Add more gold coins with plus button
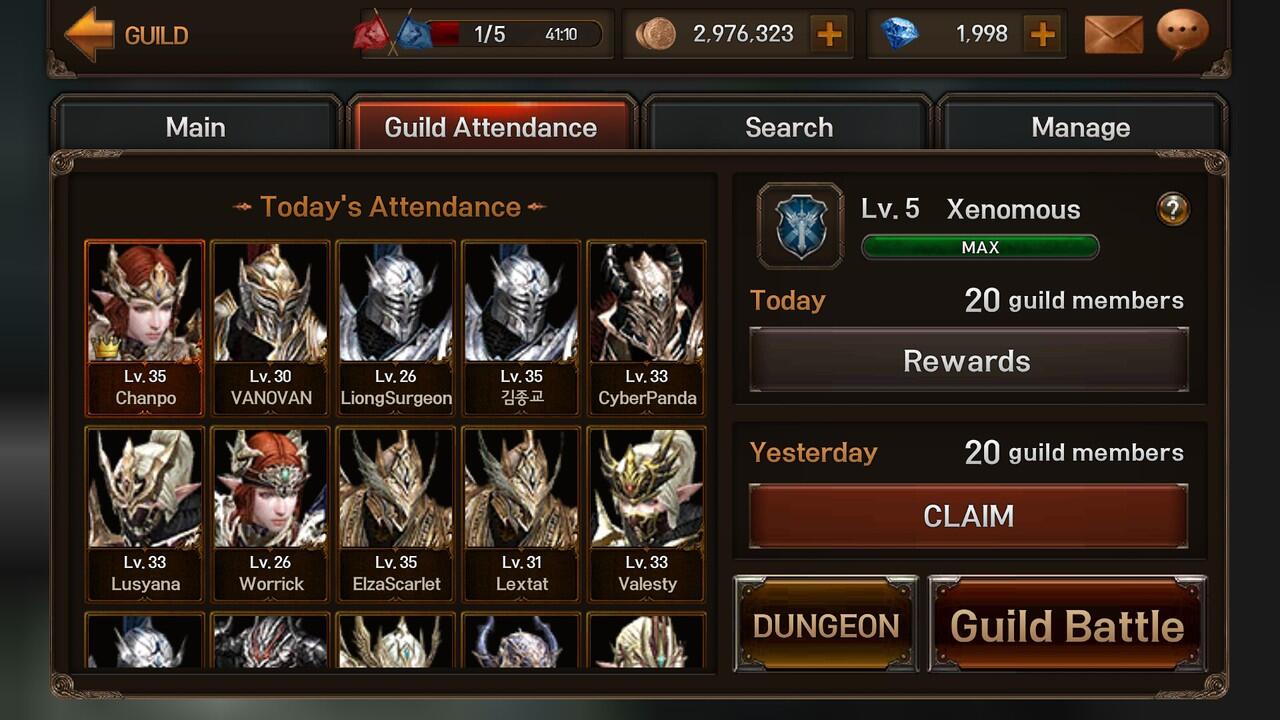The image size is (1280, 720). [x=829, y=35]
